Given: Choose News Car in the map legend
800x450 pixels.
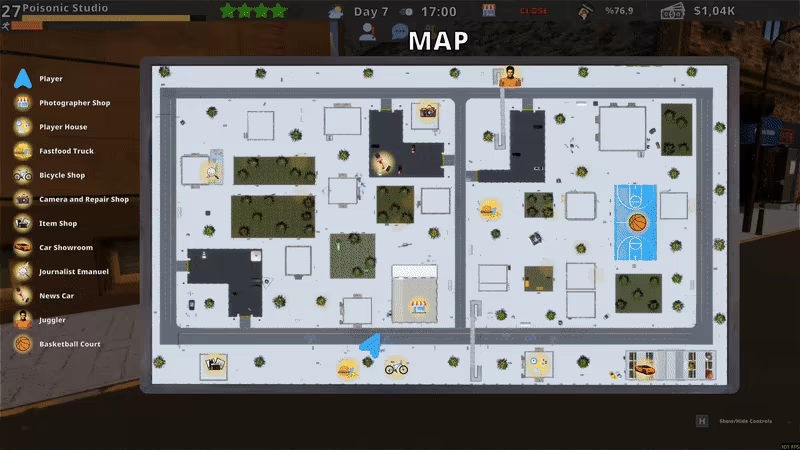Looking at the screenshot, I should click(57, 296).
